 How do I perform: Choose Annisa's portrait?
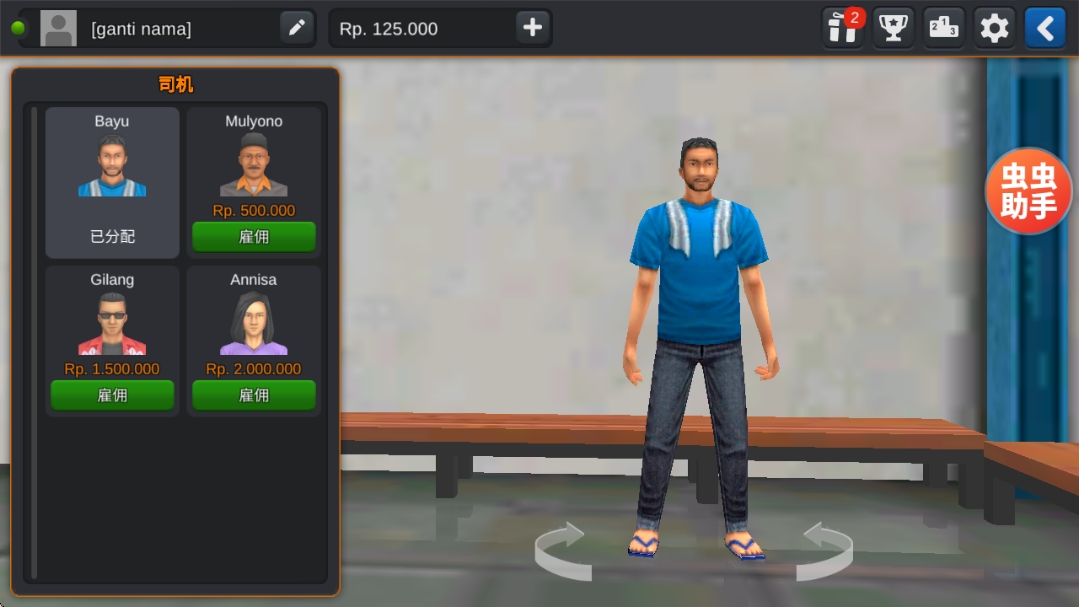point(254,323)
